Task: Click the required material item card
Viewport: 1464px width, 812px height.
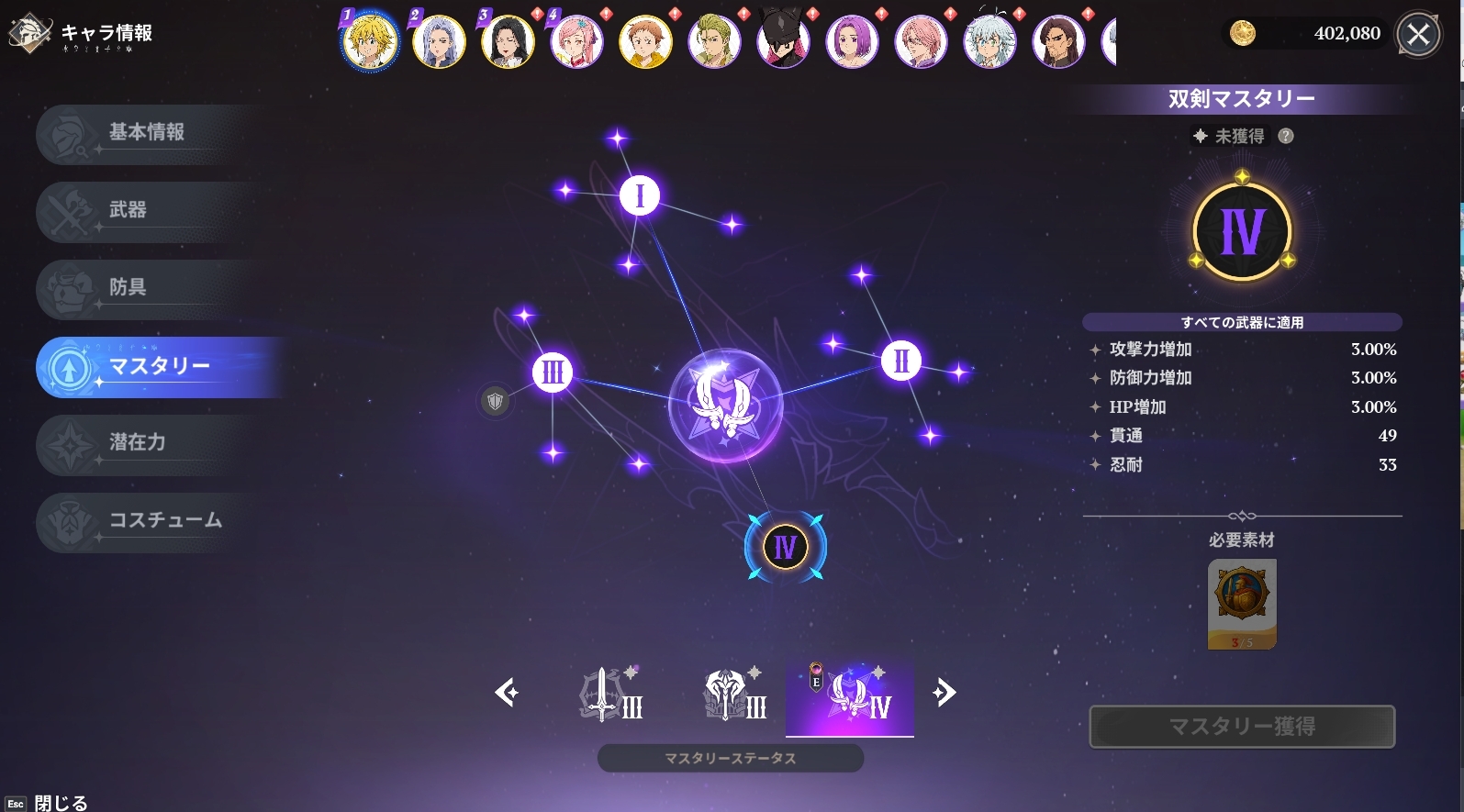Action: (1242, 604)
